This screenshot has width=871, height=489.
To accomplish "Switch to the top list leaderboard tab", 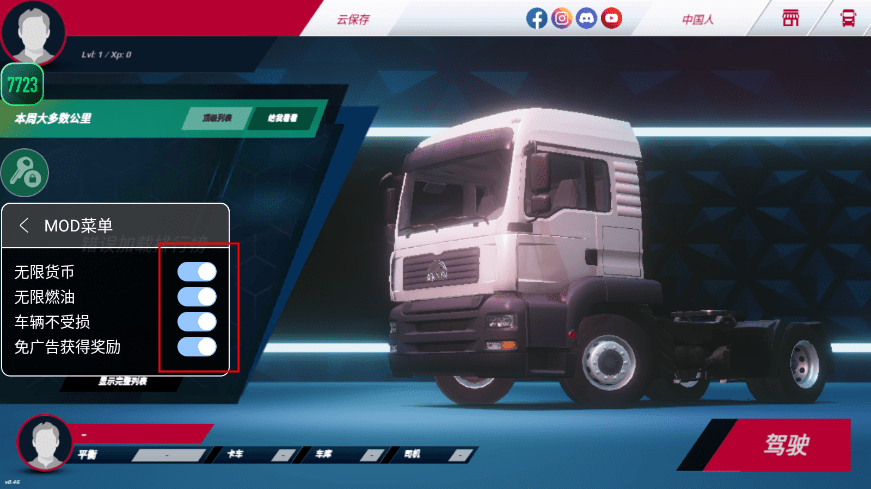I will click(x=217, y=119).
